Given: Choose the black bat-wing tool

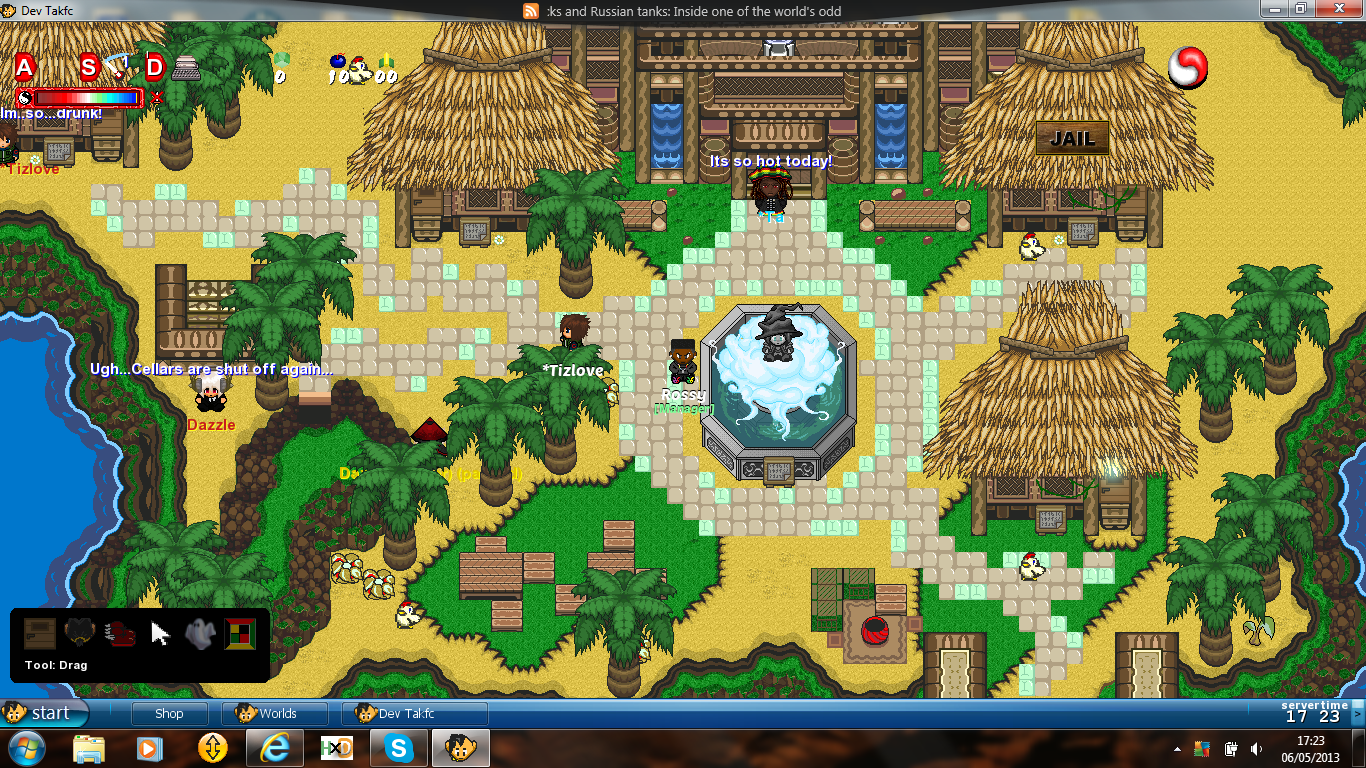Looking at the screenshot, I should (x=80, y=634).
